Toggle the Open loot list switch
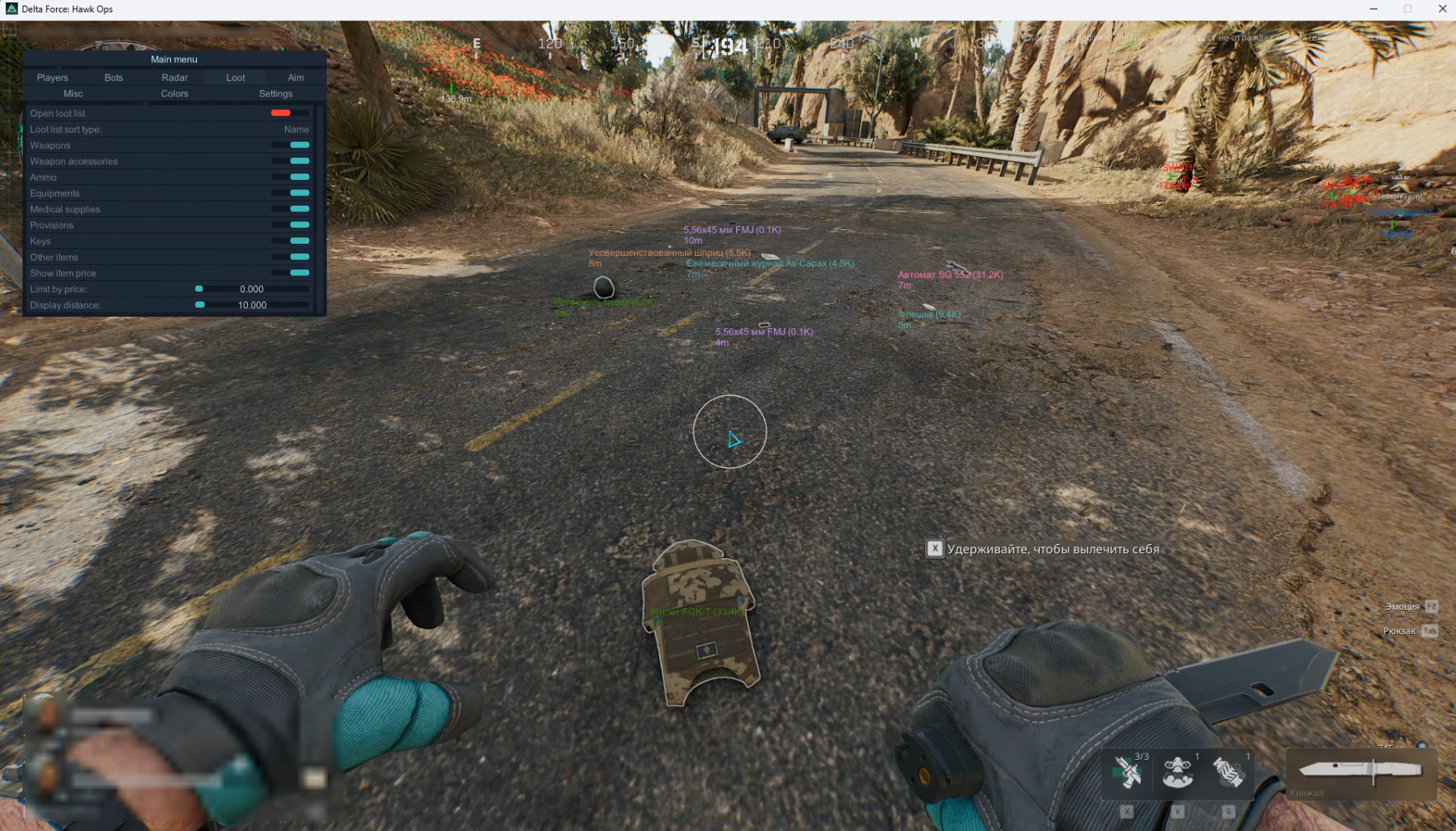This screenshot has height=831, width=1456. coord(290,113)
